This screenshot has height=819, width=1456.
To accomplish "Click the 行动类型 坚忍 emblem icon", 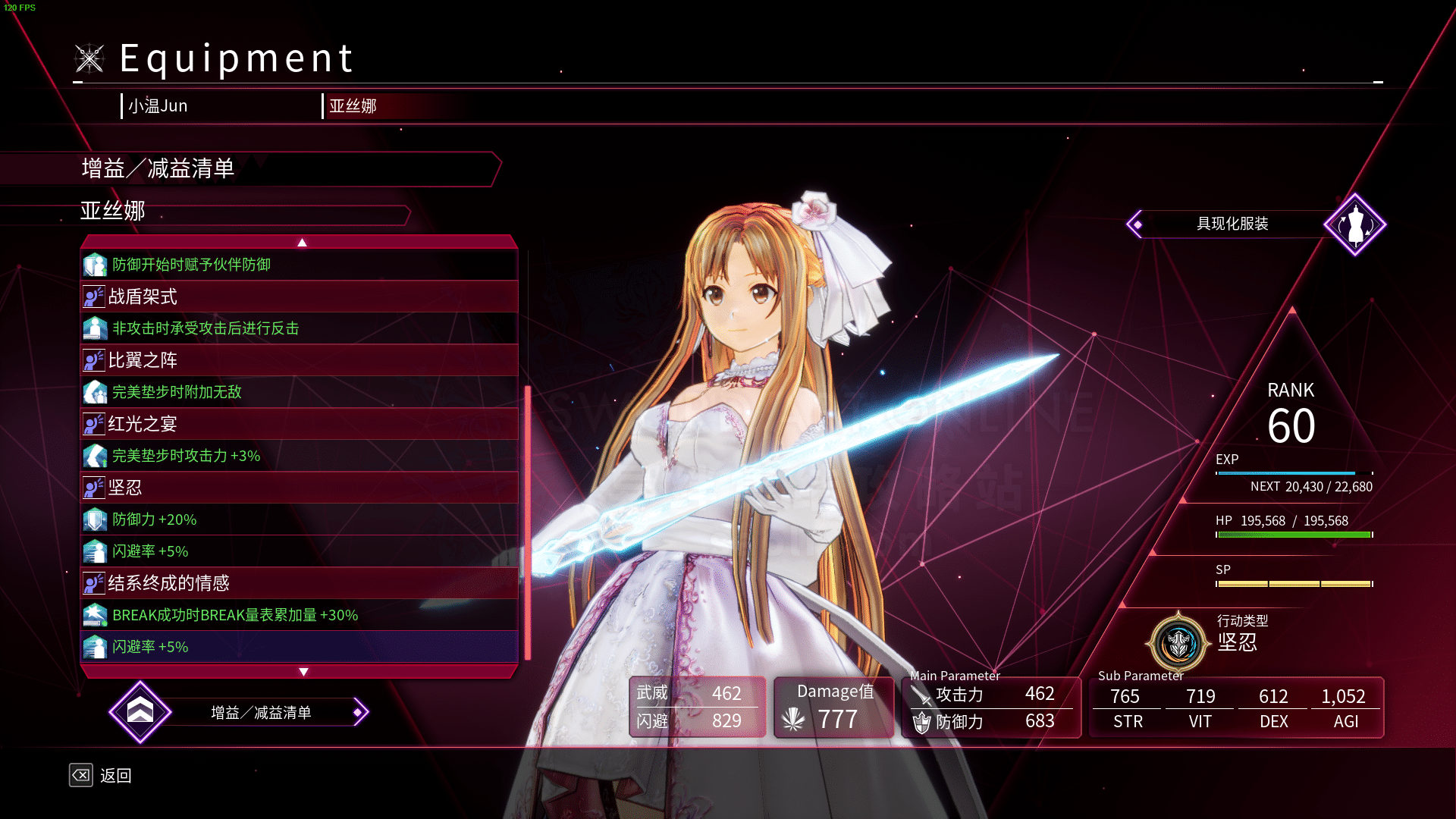I will [1178, 643].
